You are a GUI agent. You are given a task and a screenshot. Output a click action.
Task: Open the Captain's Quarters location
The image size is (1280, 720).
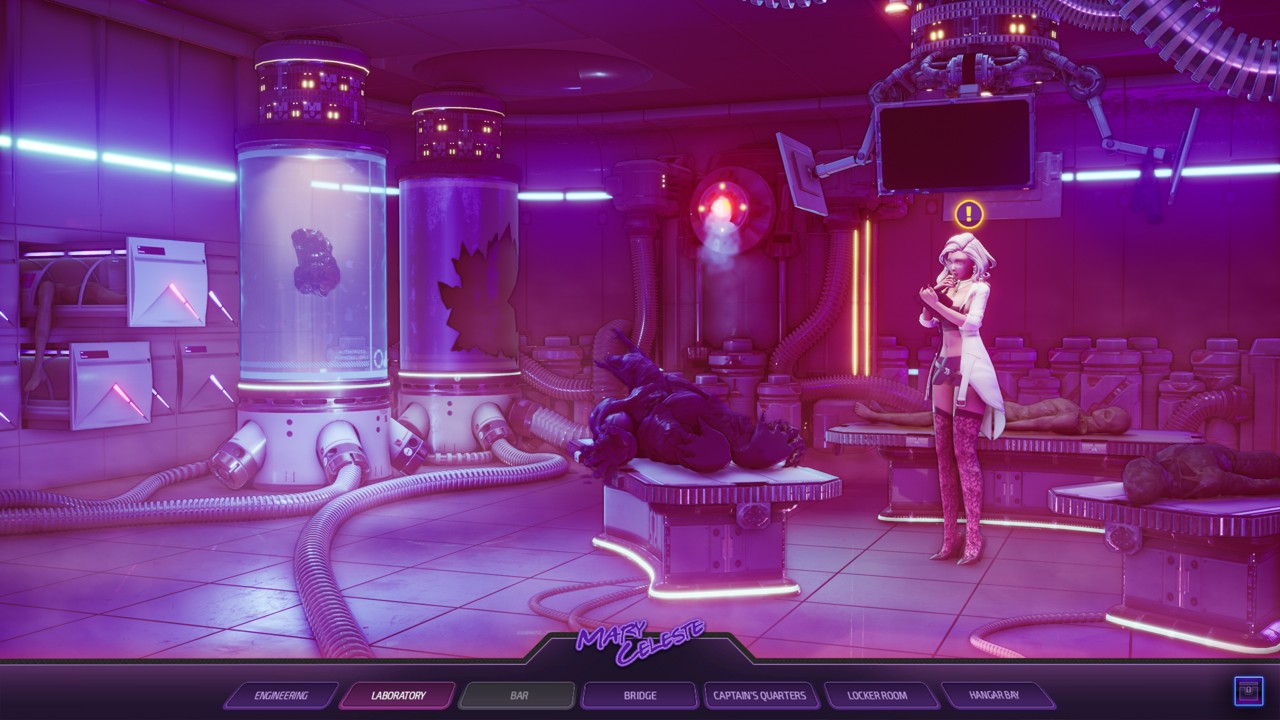point(760,695)
